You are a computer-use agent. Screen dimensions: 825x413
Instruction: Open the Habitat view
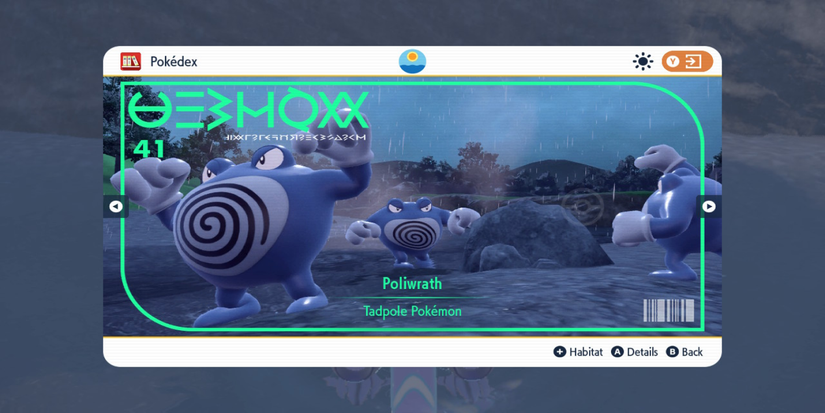578,352
